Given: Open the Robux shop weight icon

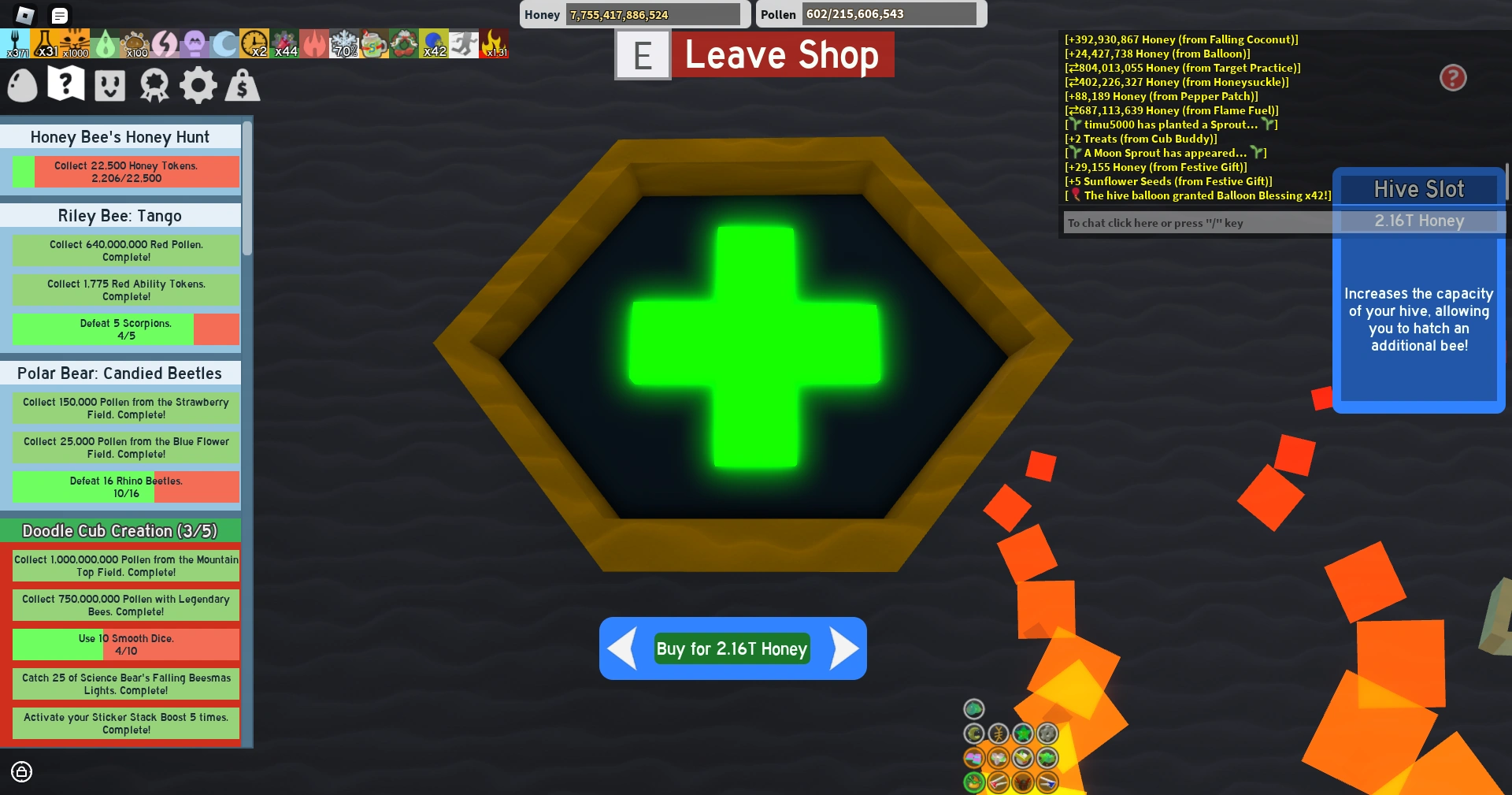Looking at the screenshot, I should 243,85.
